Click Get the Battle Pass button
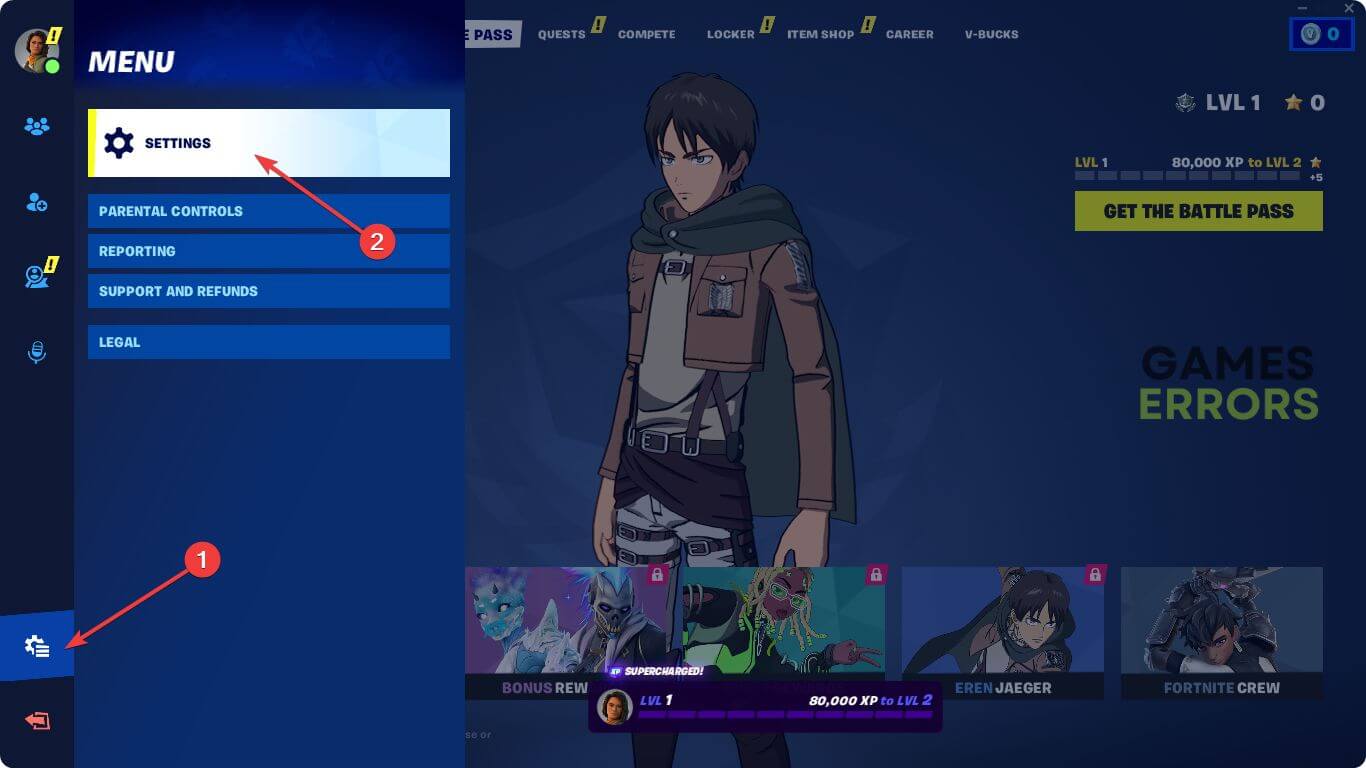1366x768 pixels. point(1198,211)
